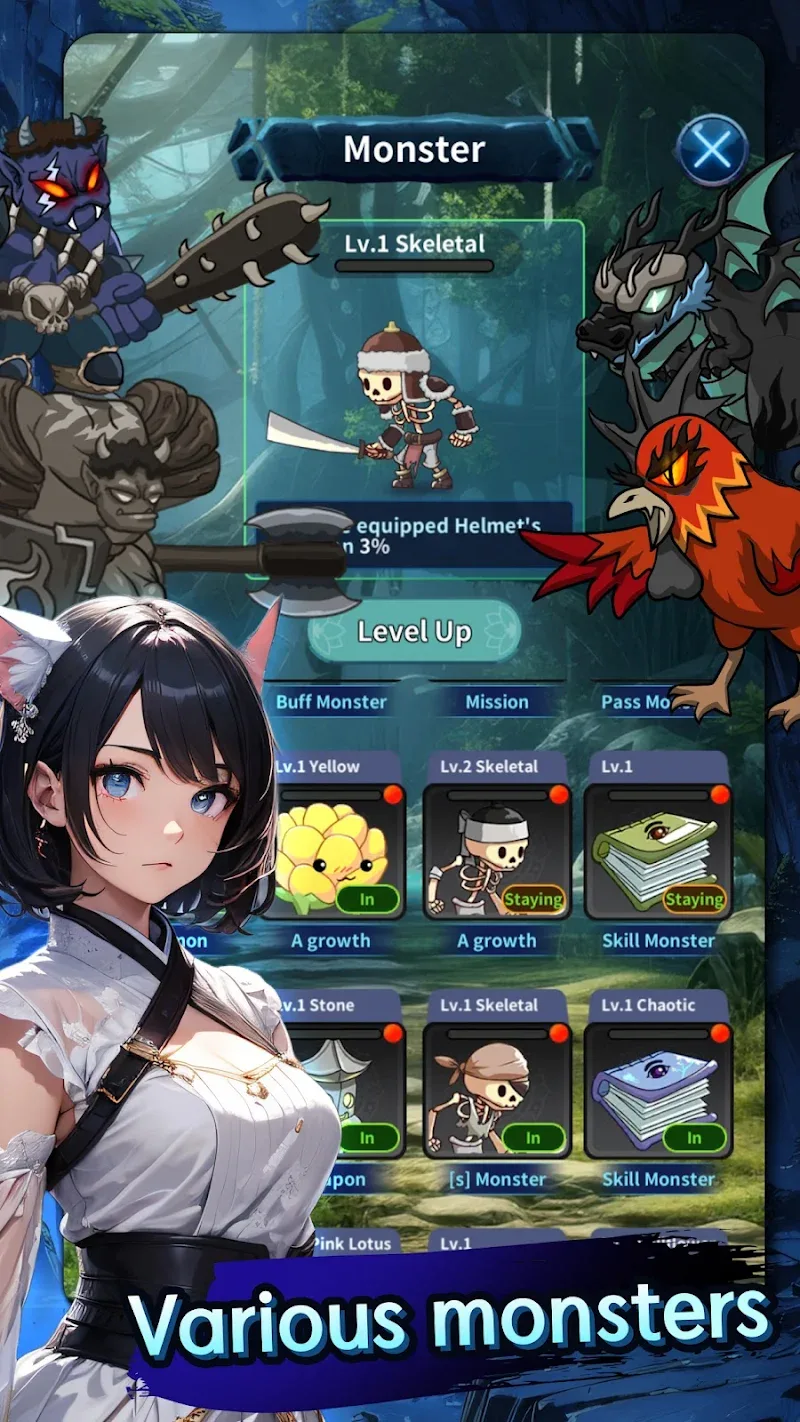Switch to the Buff Monster tab
The image size is (800, 1422).
(331, 701)
